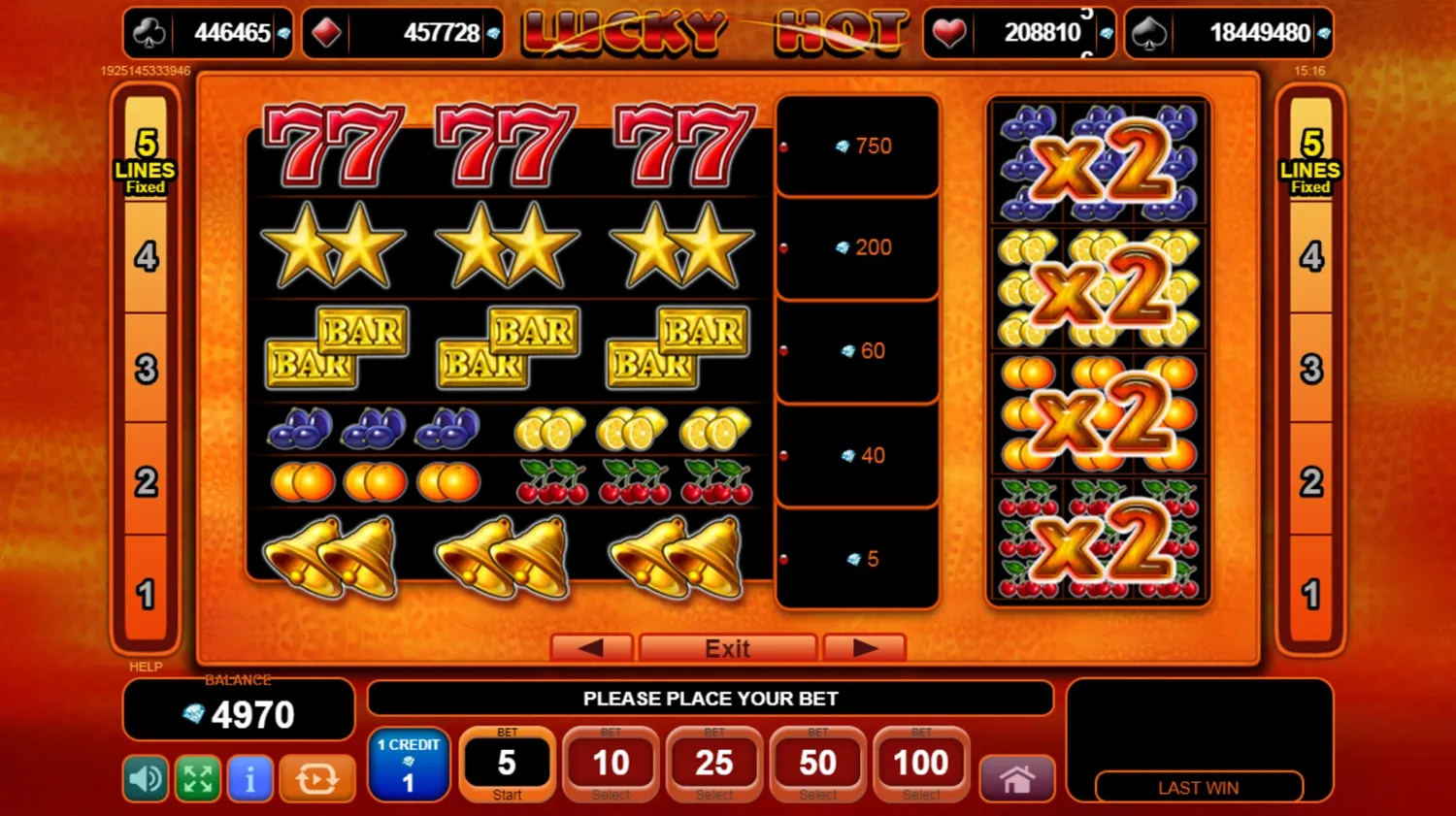Change denomination via 1 CREDIT button
This screenshot has width=1456, height=816.
tap(409, 764)
